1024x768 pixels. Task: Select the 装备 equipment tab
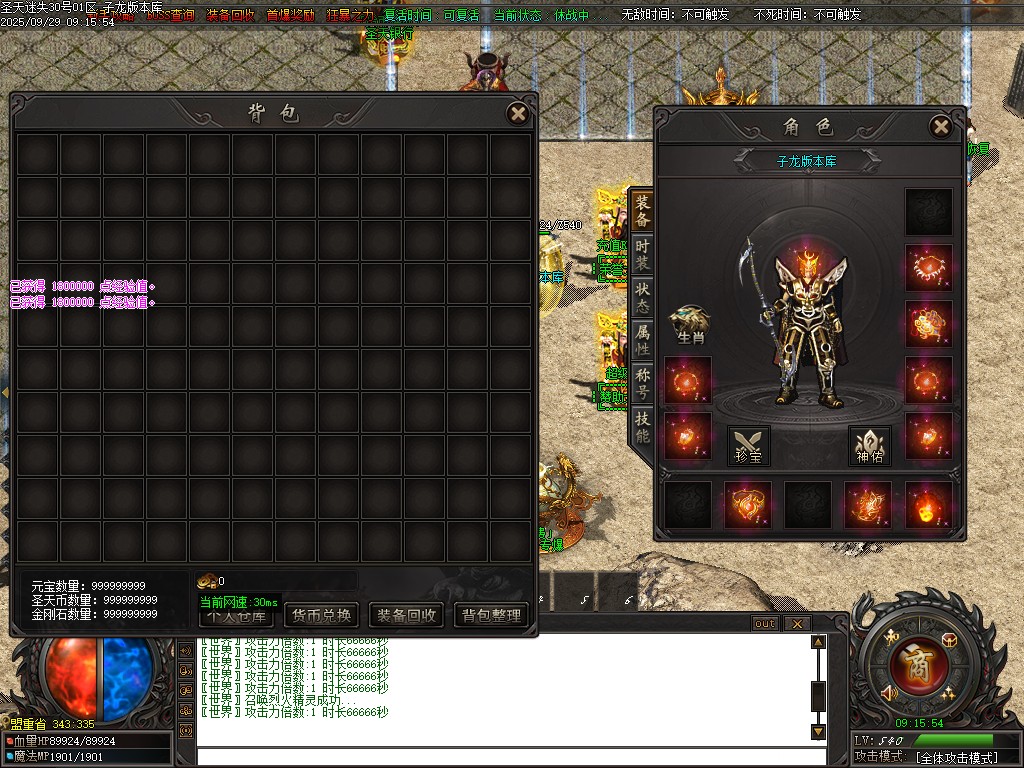coord(642,210)
